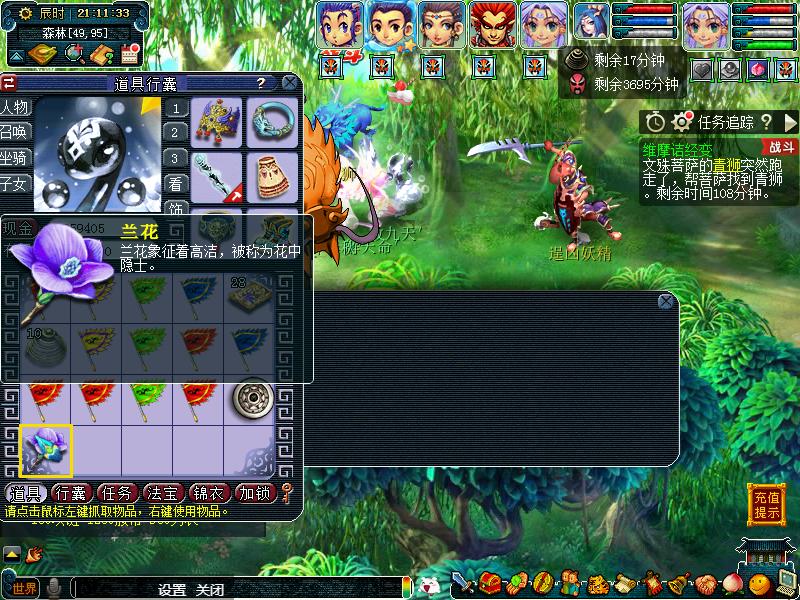This screenshot has height=600, width=800.
Task: Switch to the 召唤 summon tab
Action: coord(15,132)
